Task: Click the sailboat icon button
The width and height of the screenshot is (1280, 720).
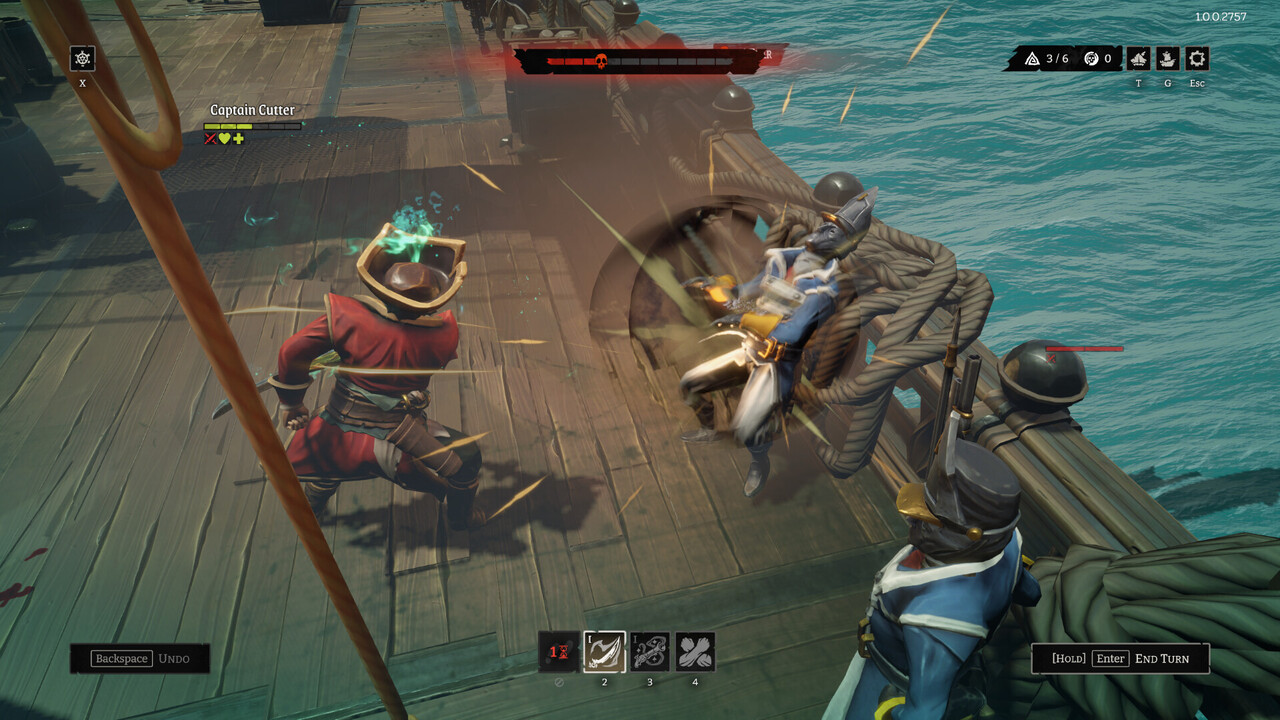Action: pos(1139,59)
